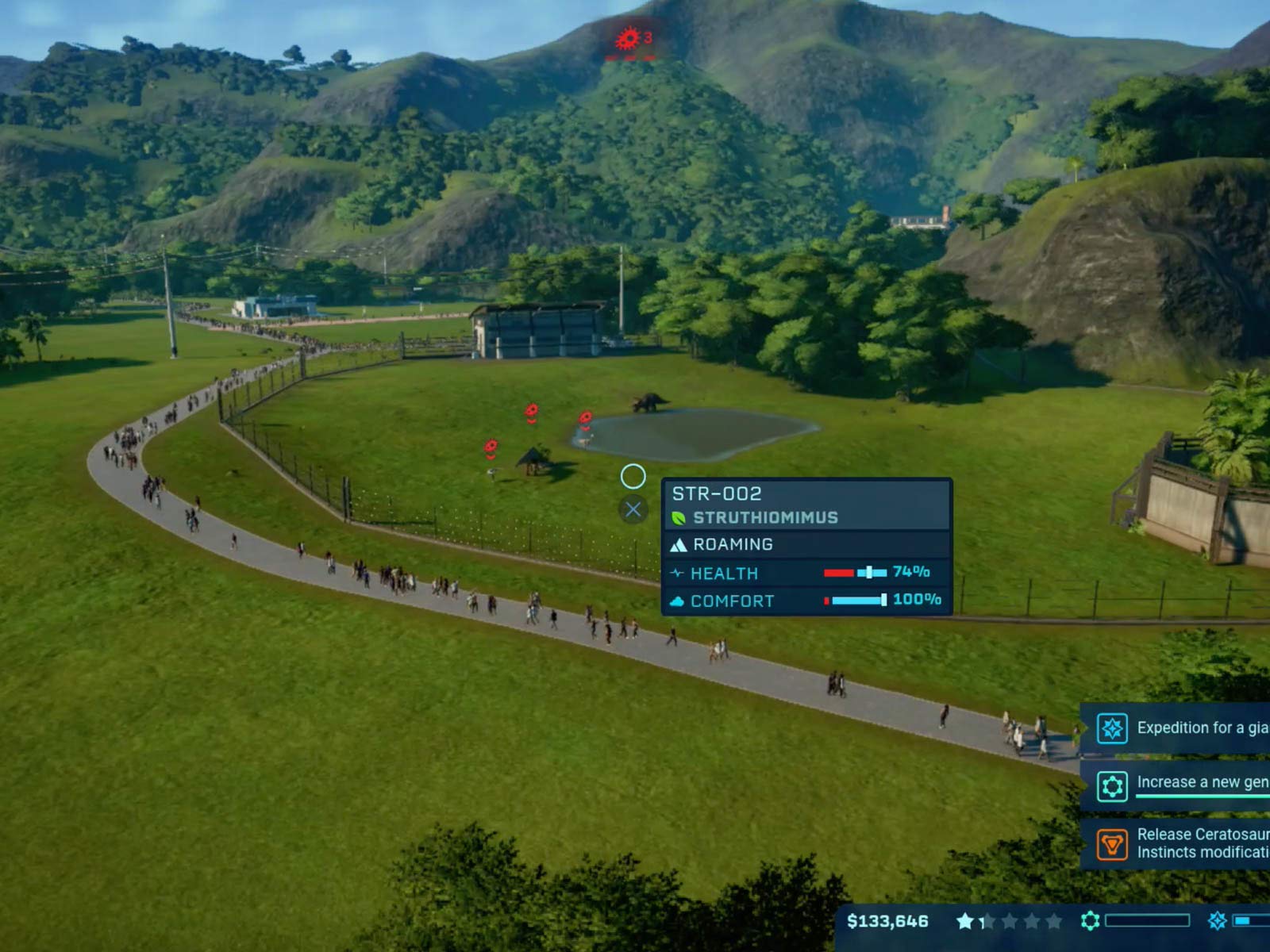The height and width of the screenshot is (952, 1270).
Task: Select the circle marker above the X button
Action: (632, 476)
